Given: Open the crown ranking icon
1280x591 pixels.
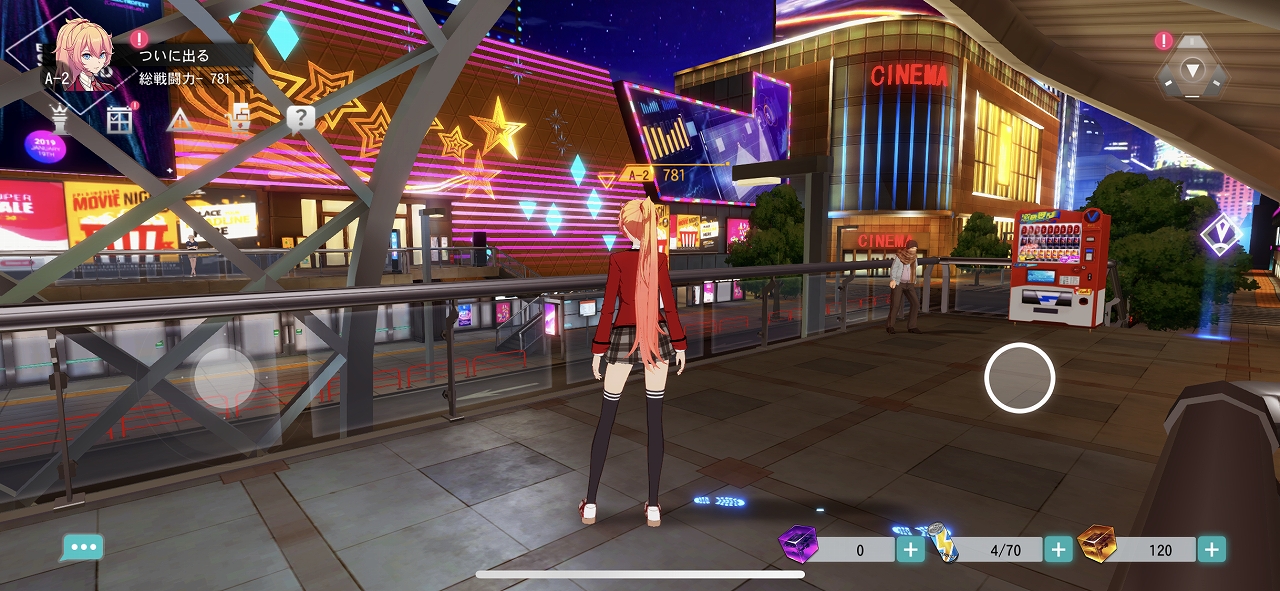Looking at the screenshot, I should (x=60, y=120).
